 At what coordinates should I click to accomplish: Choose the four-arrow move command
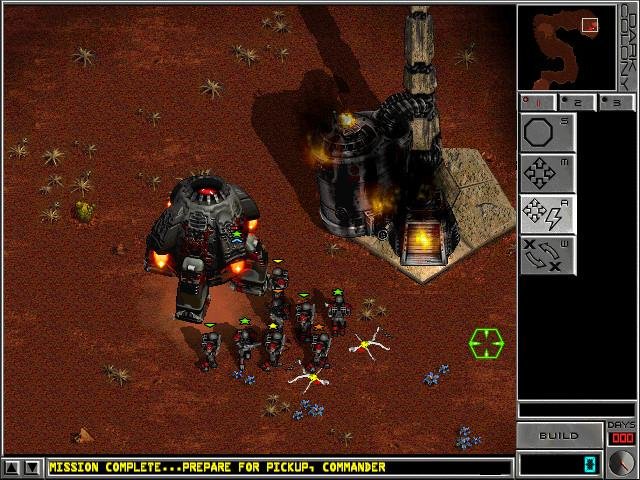547,173
